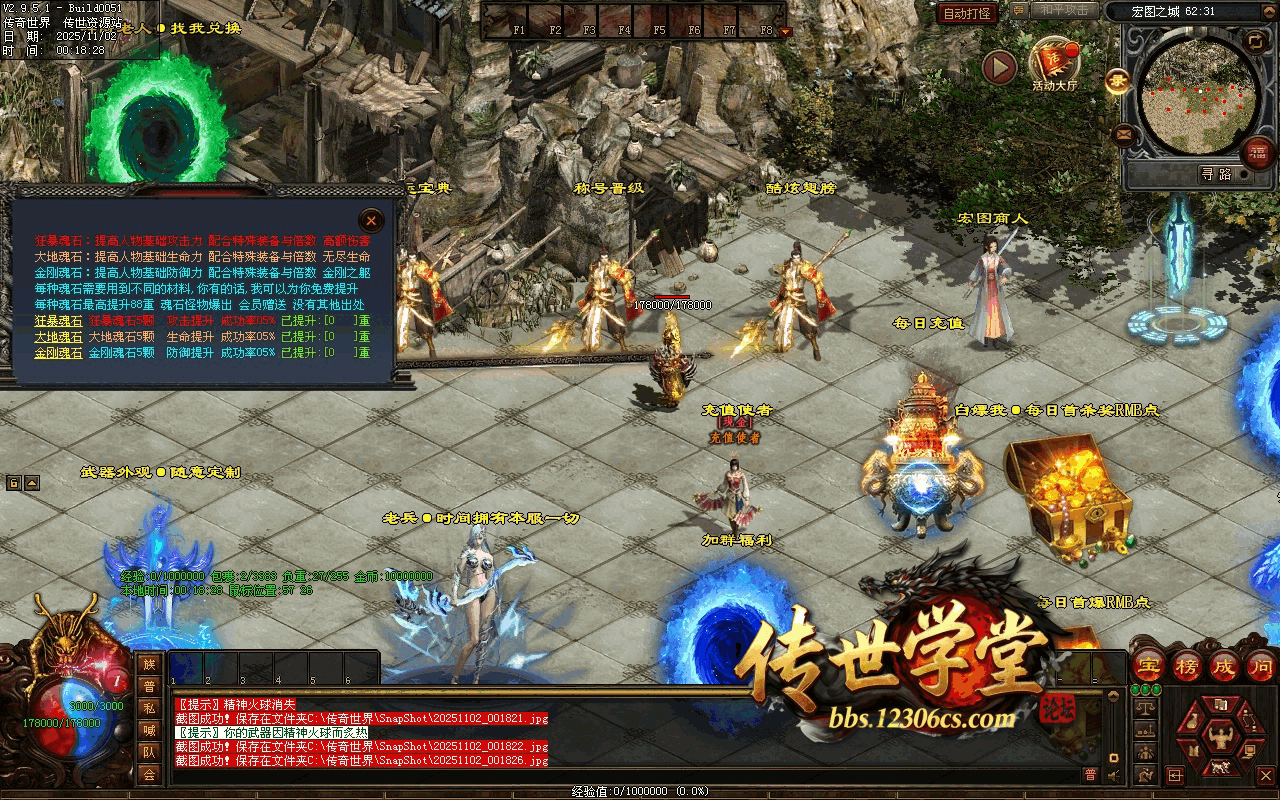Open the 活动大厅 event hall
Screen dimensions: 1280x800
[1054, 63]
